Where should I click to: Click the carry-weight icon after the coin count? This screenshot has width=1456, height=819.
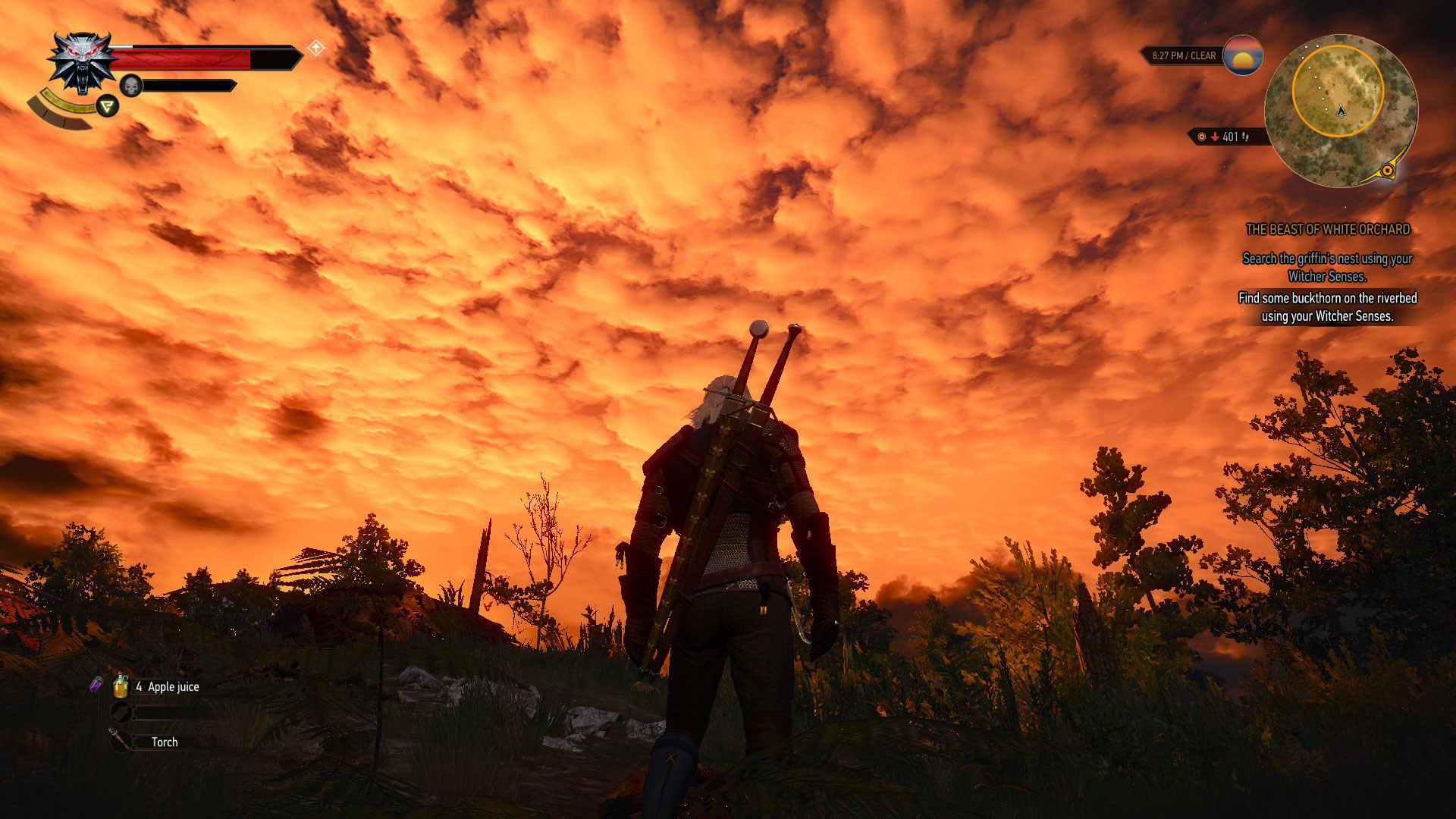coord(1245,138)
